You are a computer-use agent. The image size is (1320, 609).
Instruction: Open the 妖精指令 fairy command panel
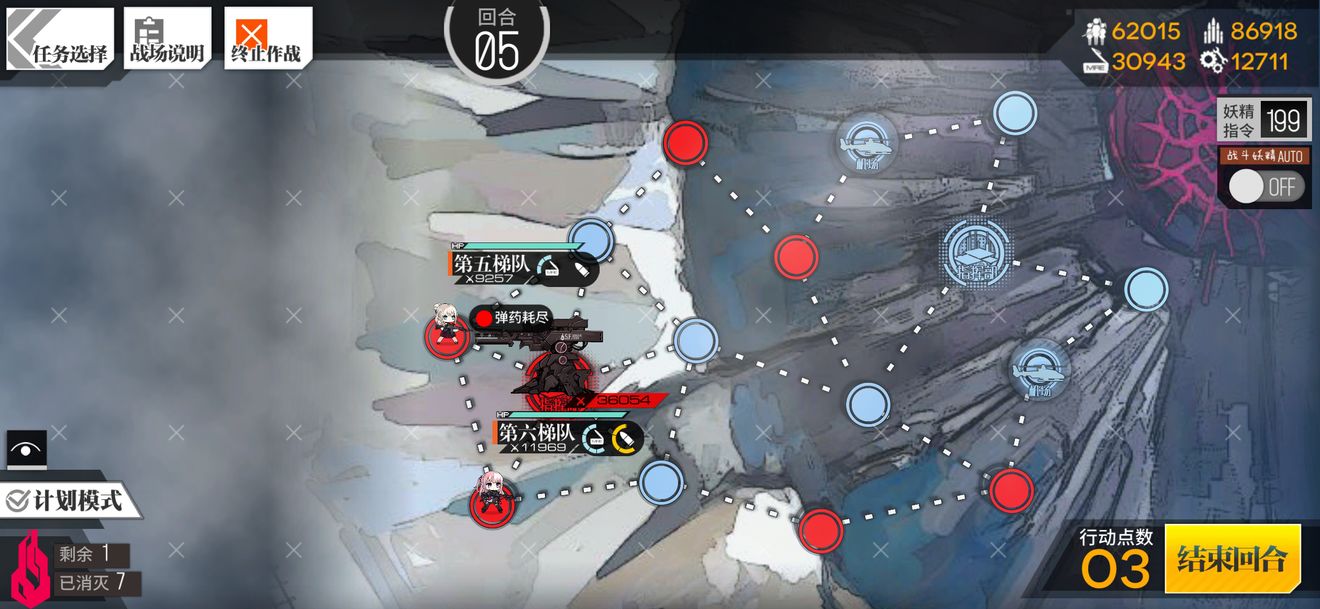(1264, 121)
